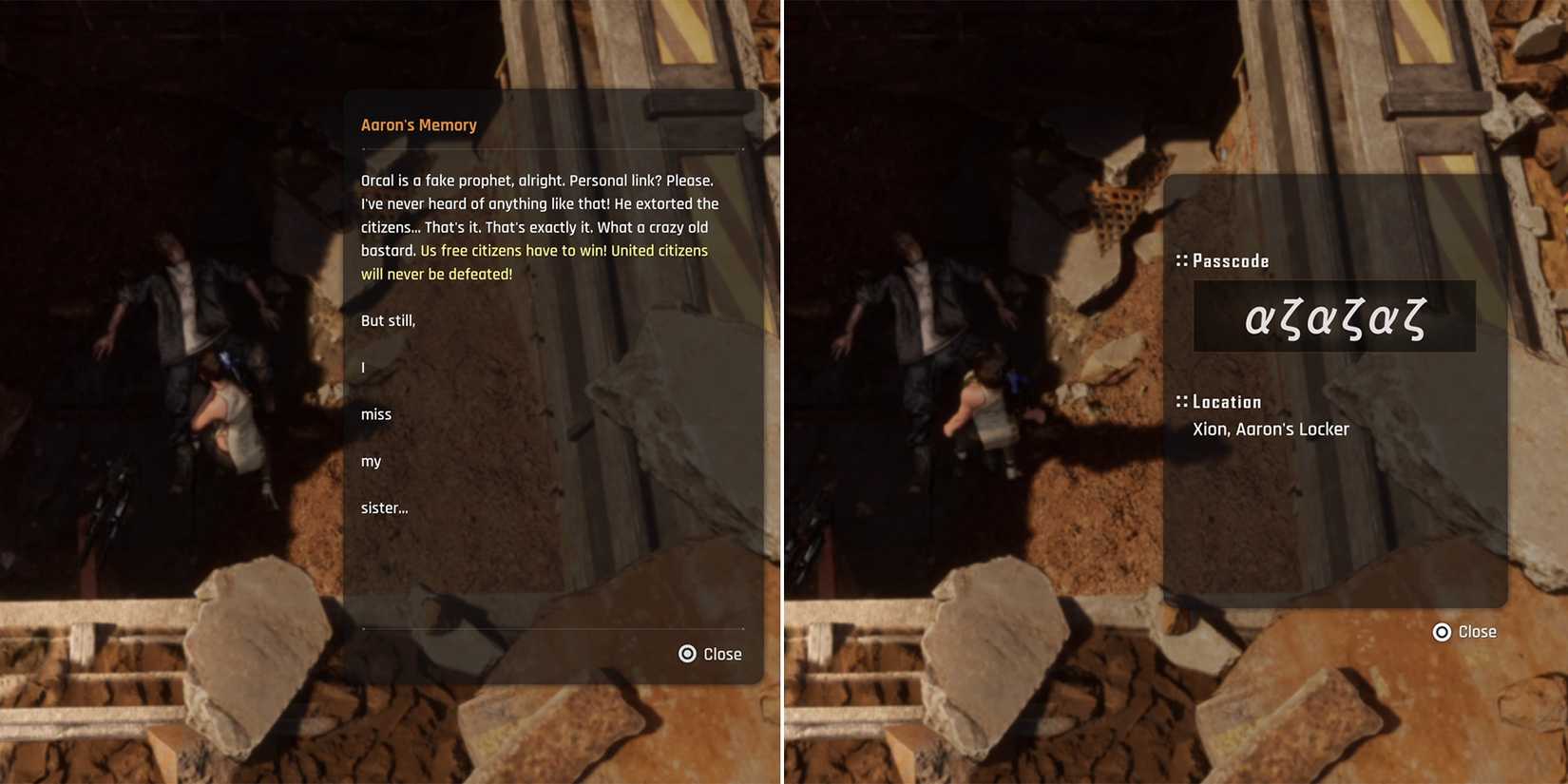Screen dimensions: 1568x784
Task: Select the Passcode heading label
Action: coord(1231,259)
